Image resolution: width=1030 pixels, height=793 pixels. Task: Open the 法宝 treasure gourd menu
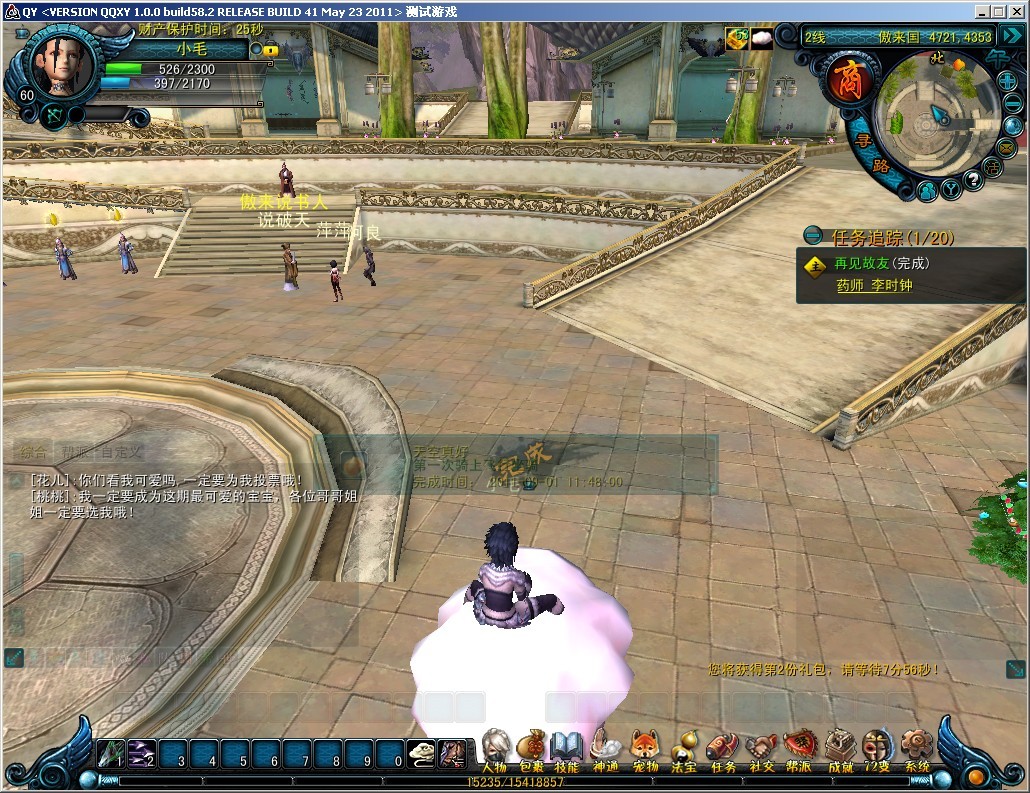pos(684,749)
